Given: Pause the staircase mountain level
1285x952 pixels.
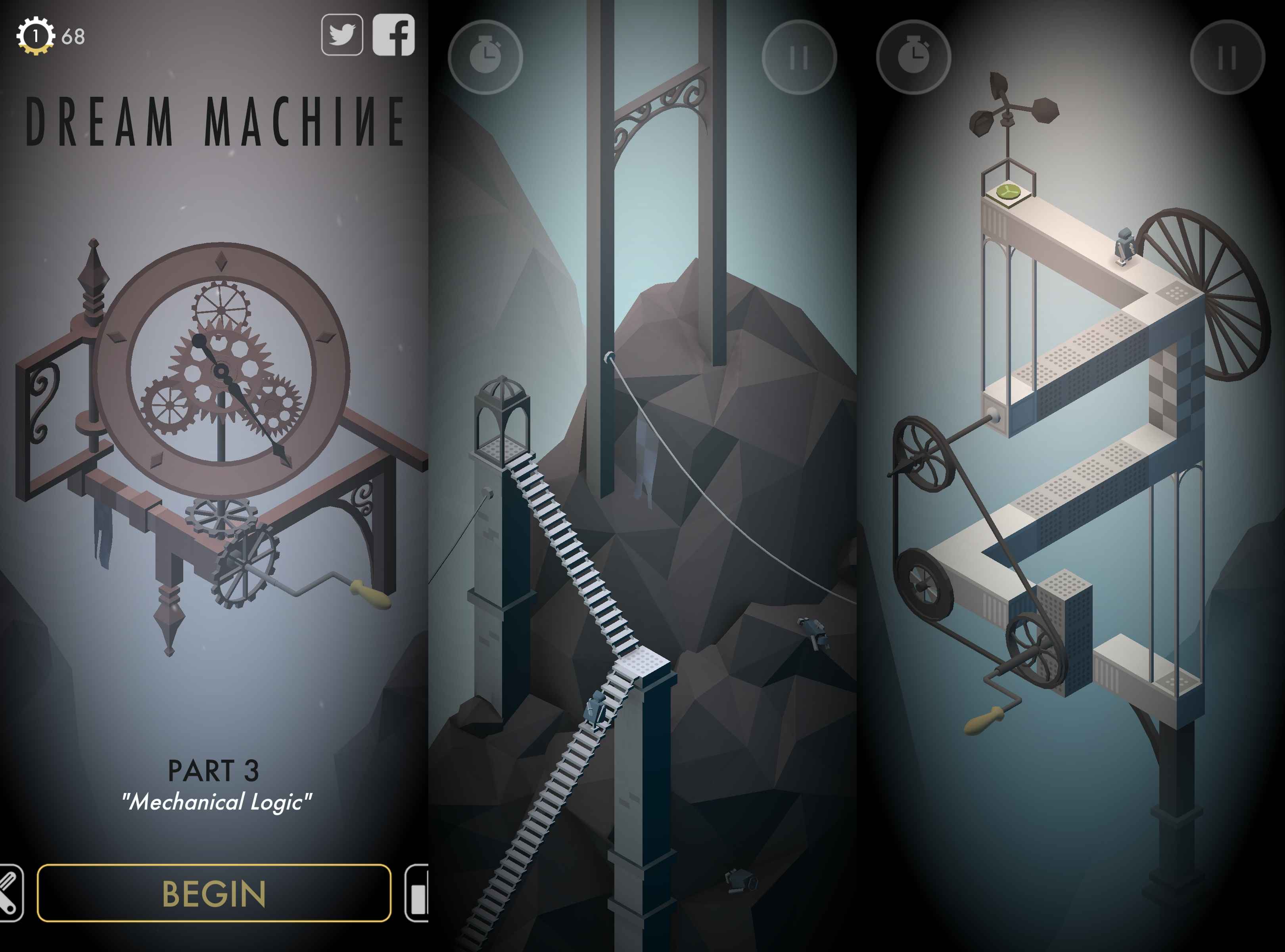Looking at the screenshot, I should click(x=799, y=57).
